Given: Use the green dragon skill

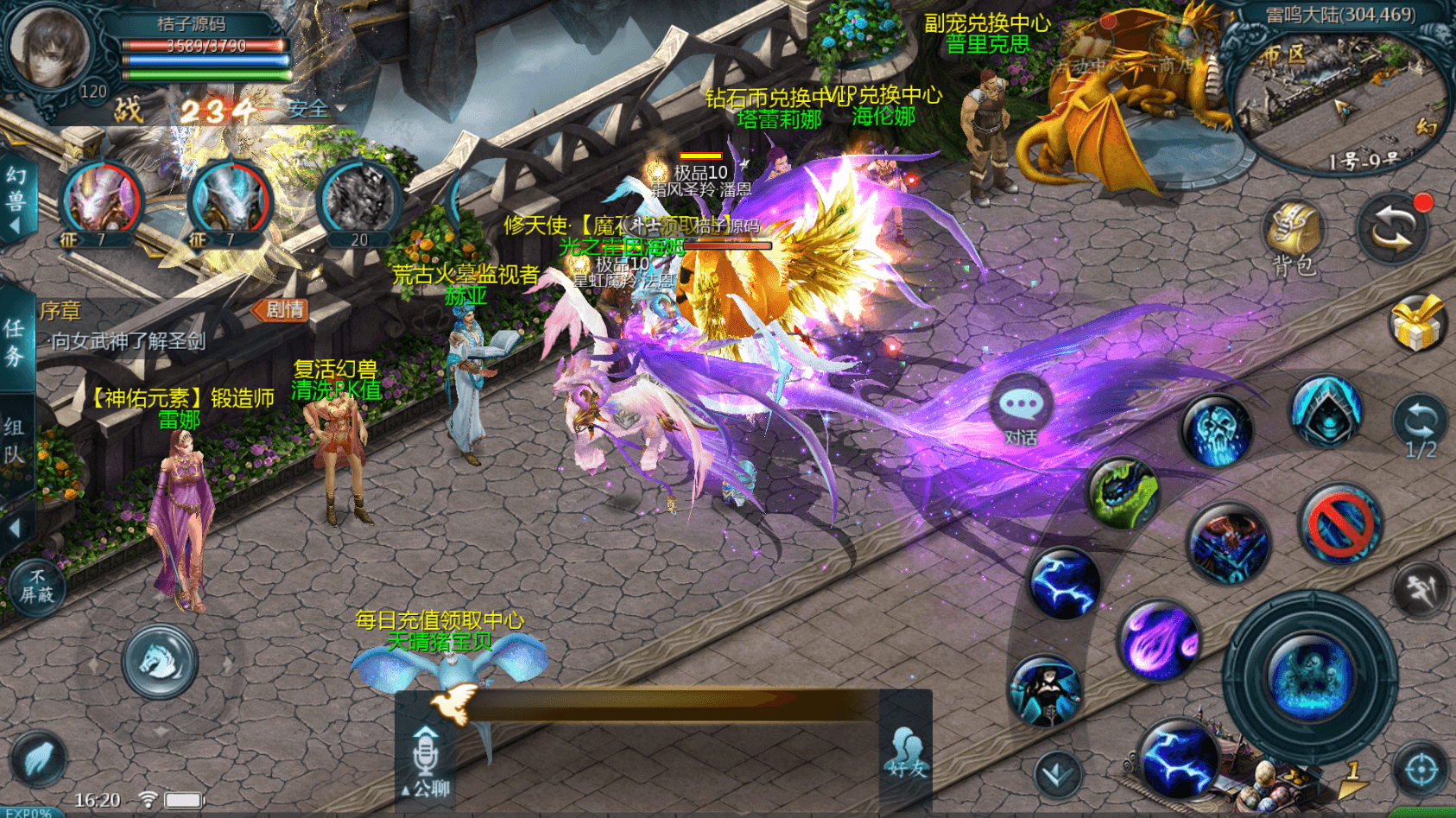Looking at the screenshot, I should pyautogui.click(x=1122, y=492).
